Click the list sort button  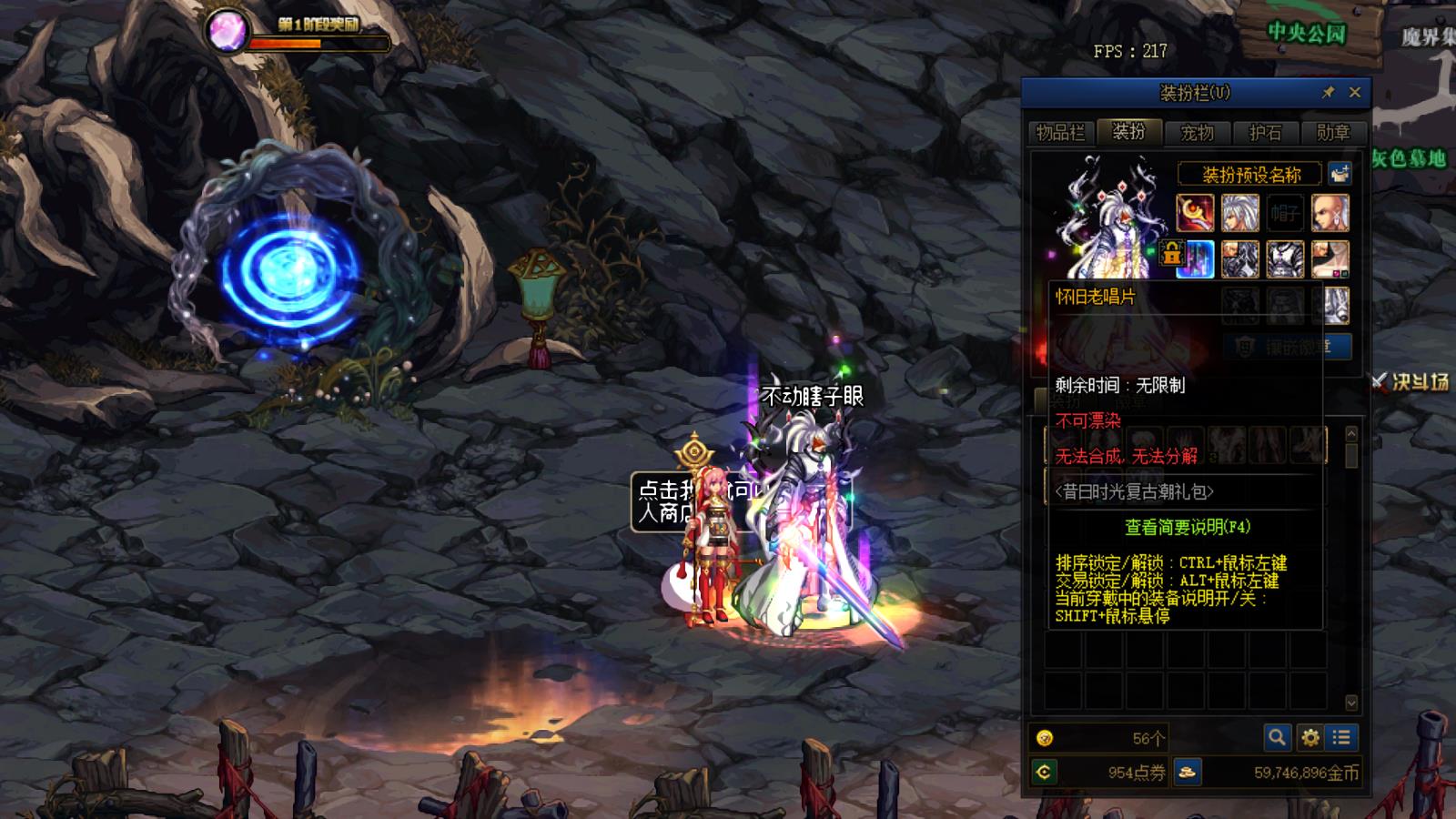pyautogui.click(x=1341, y=737)
